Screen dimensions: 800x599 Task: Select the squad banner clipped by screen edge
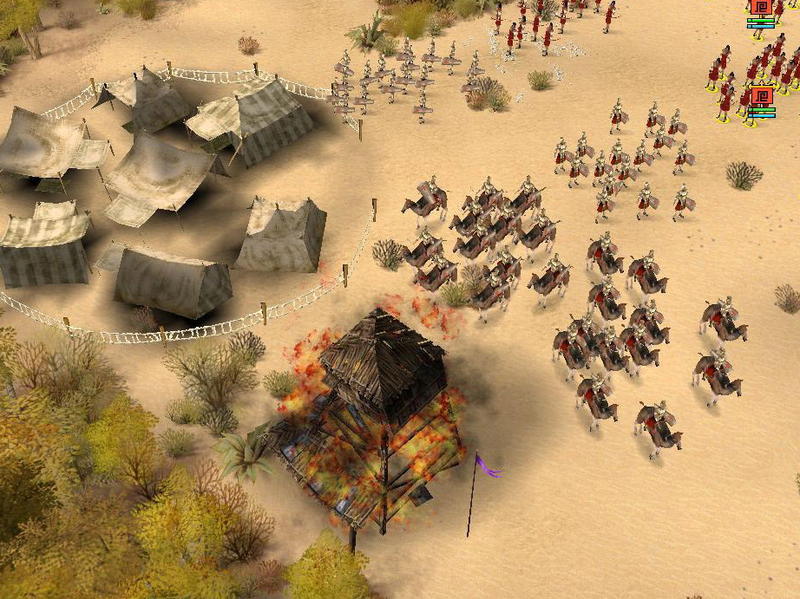point(761,6)
